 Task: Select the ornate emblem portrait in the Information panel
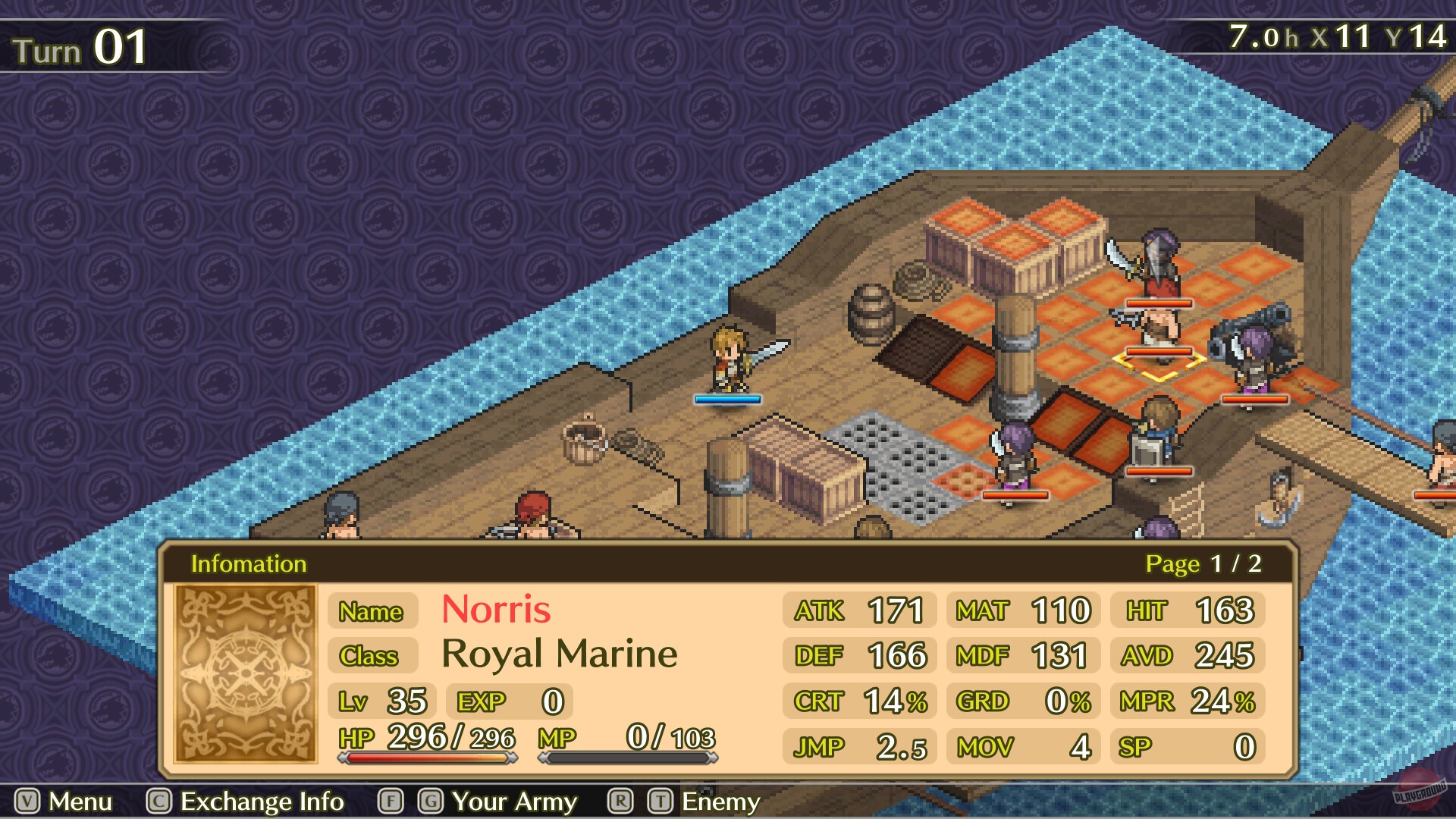coord(243,670)
